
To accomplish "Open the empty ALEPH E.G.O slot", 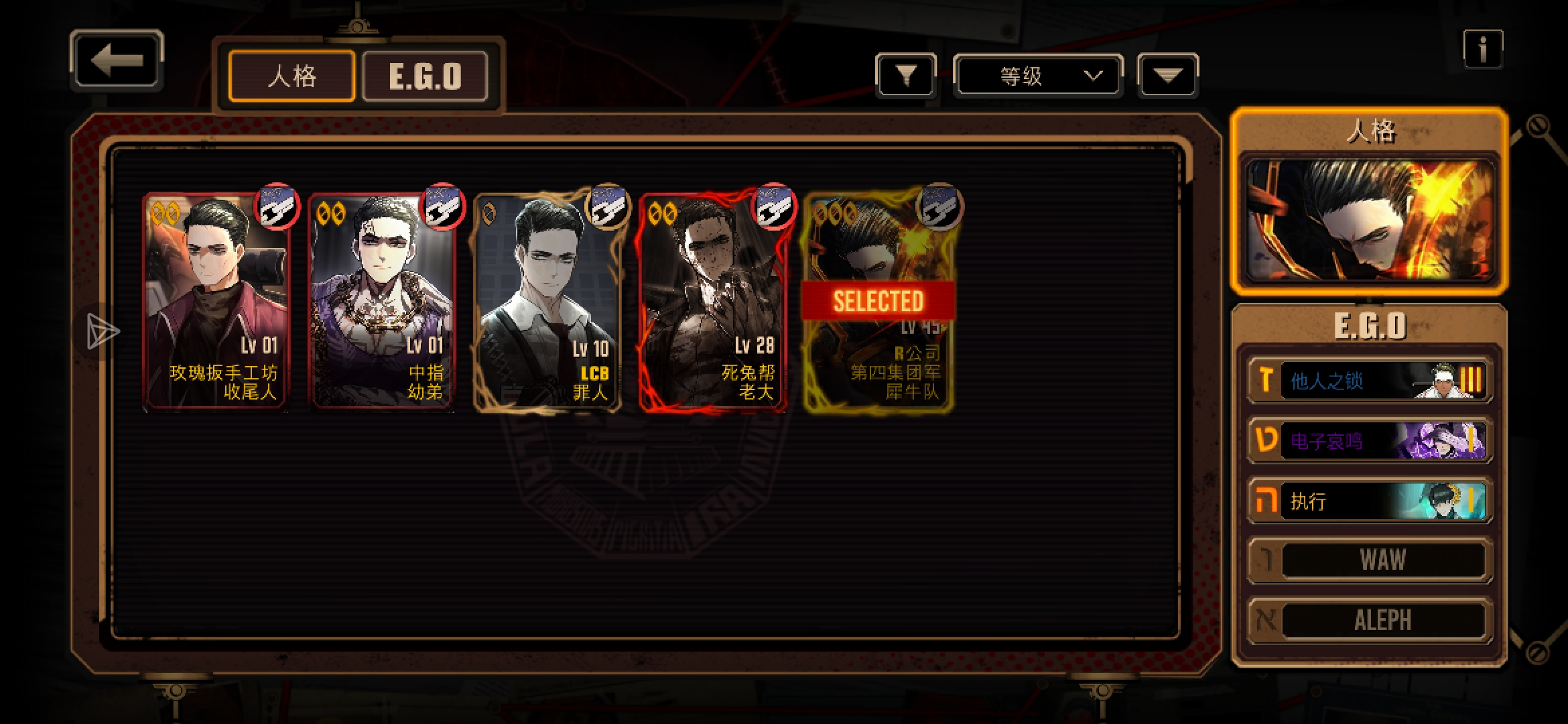I will (x=1370, y=620).
